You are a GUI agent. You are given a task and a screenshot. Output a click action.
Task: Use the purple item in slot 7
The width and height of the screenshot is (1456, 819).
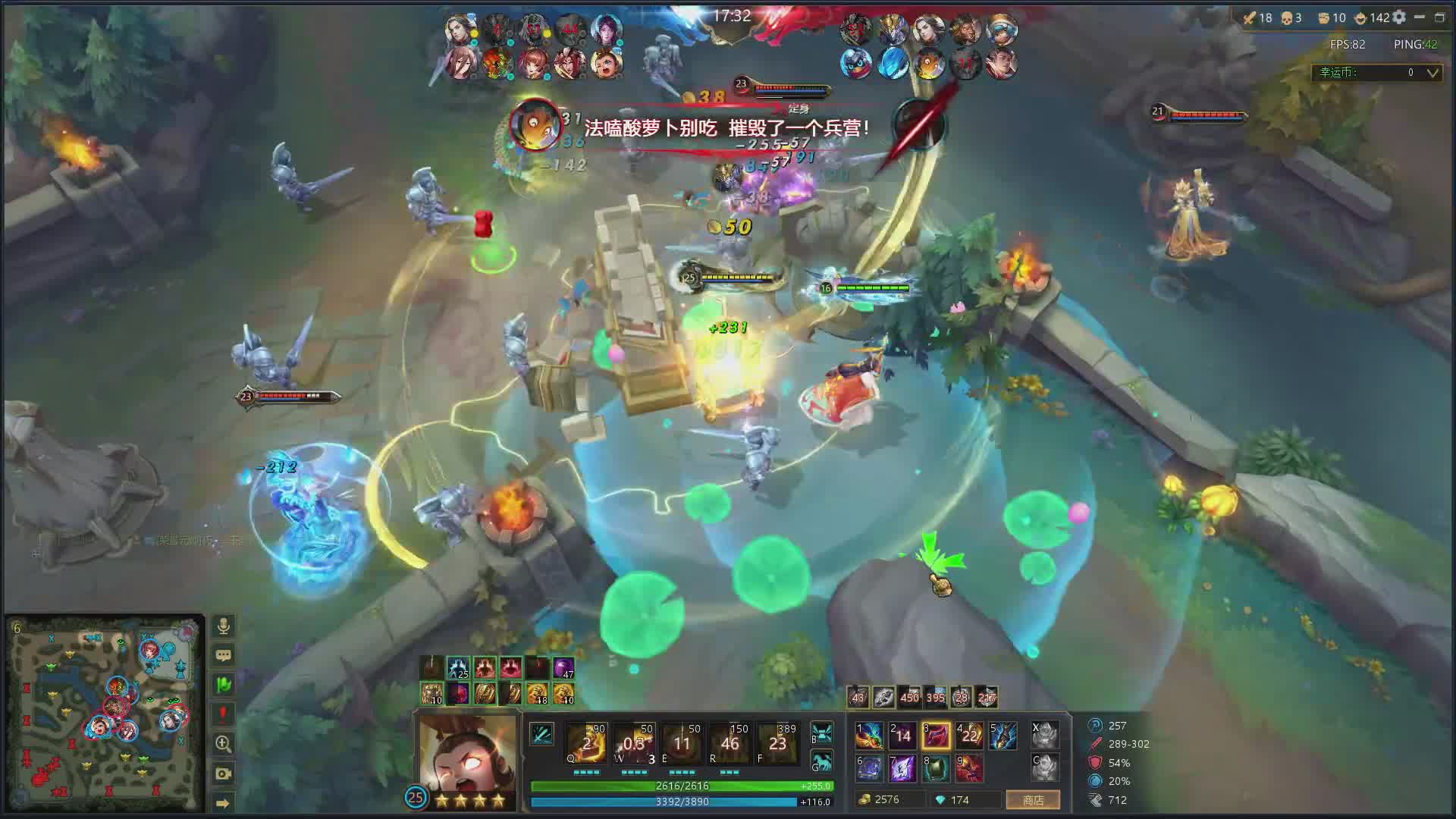click(902, 768)
